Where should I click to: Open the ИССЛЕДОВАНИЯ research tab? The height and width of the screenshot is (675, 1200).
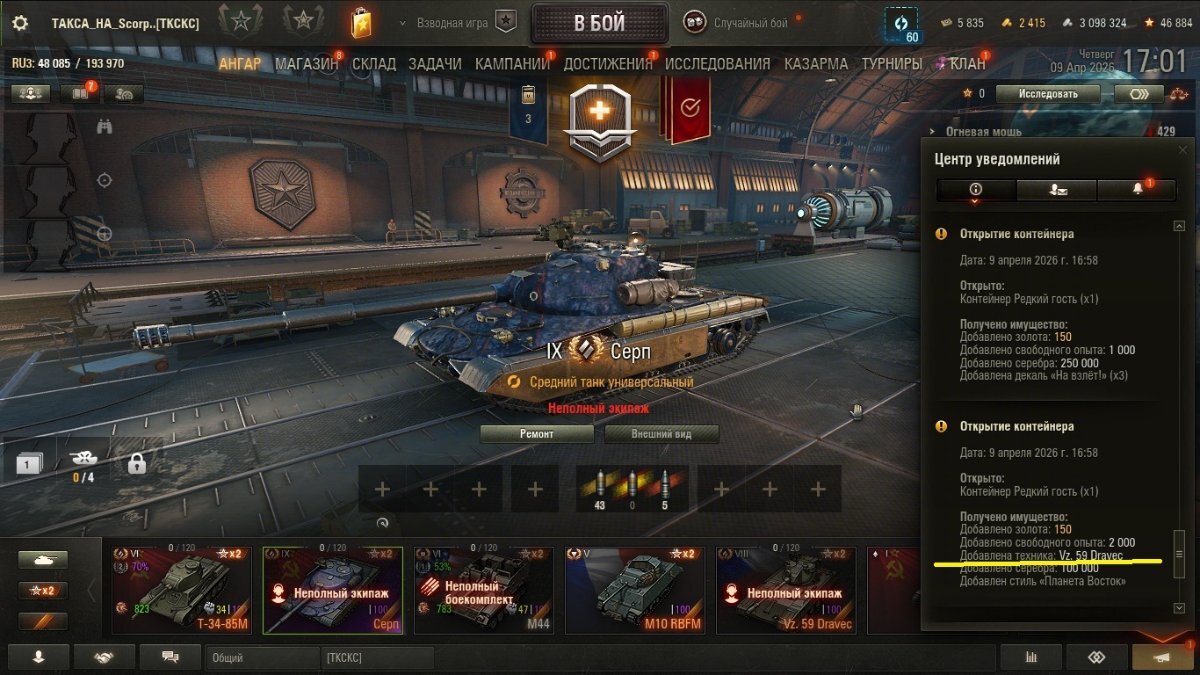coord(717,64)
